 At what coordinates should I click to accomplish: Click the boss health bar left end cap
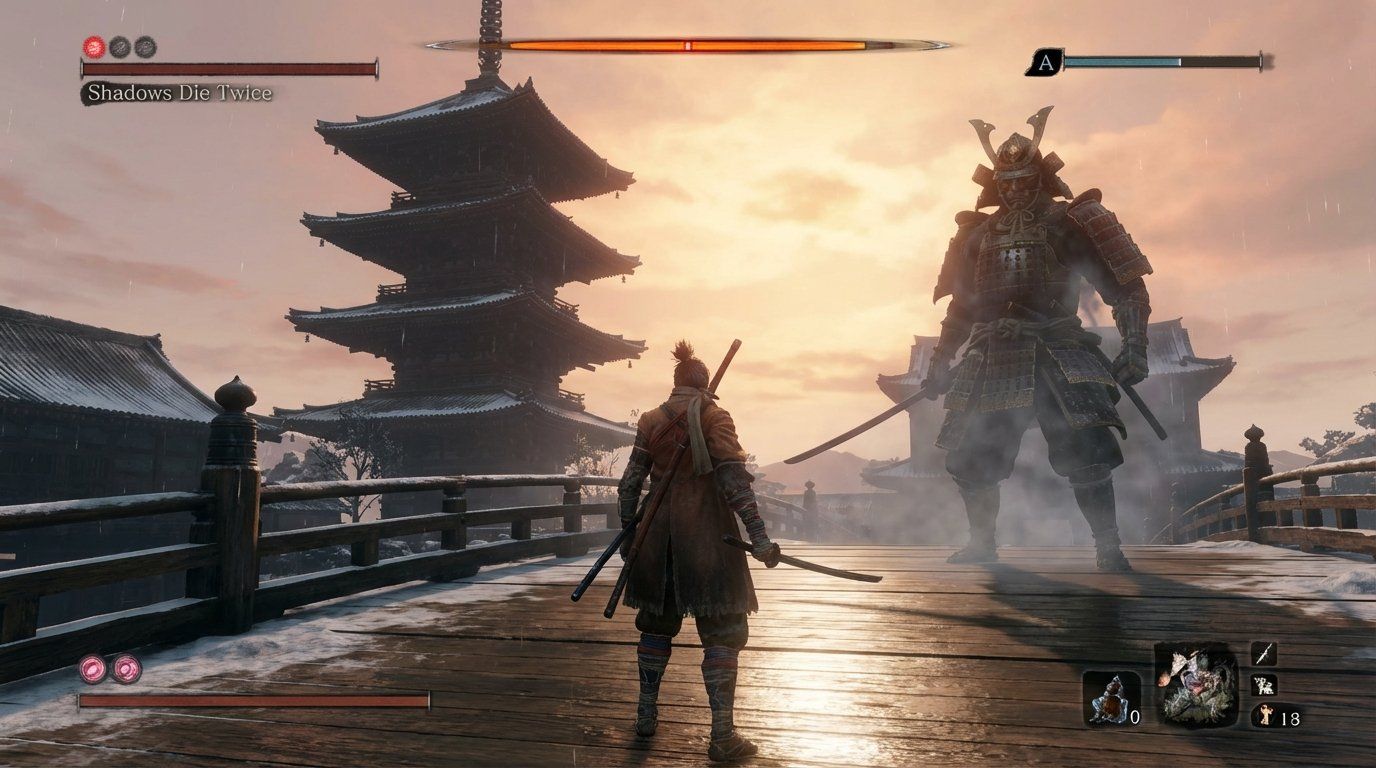(440, 43)
